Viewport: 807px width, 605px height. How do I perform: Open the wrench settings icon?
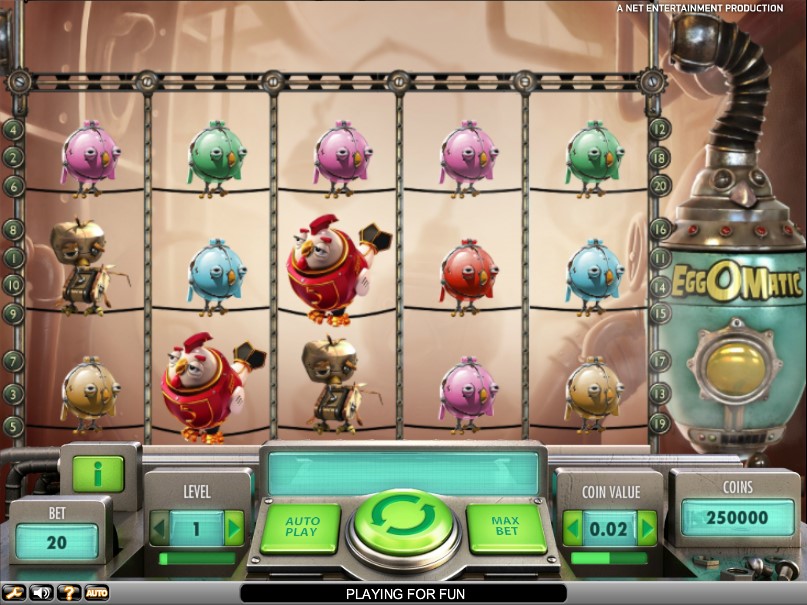(x=15, y=593)
